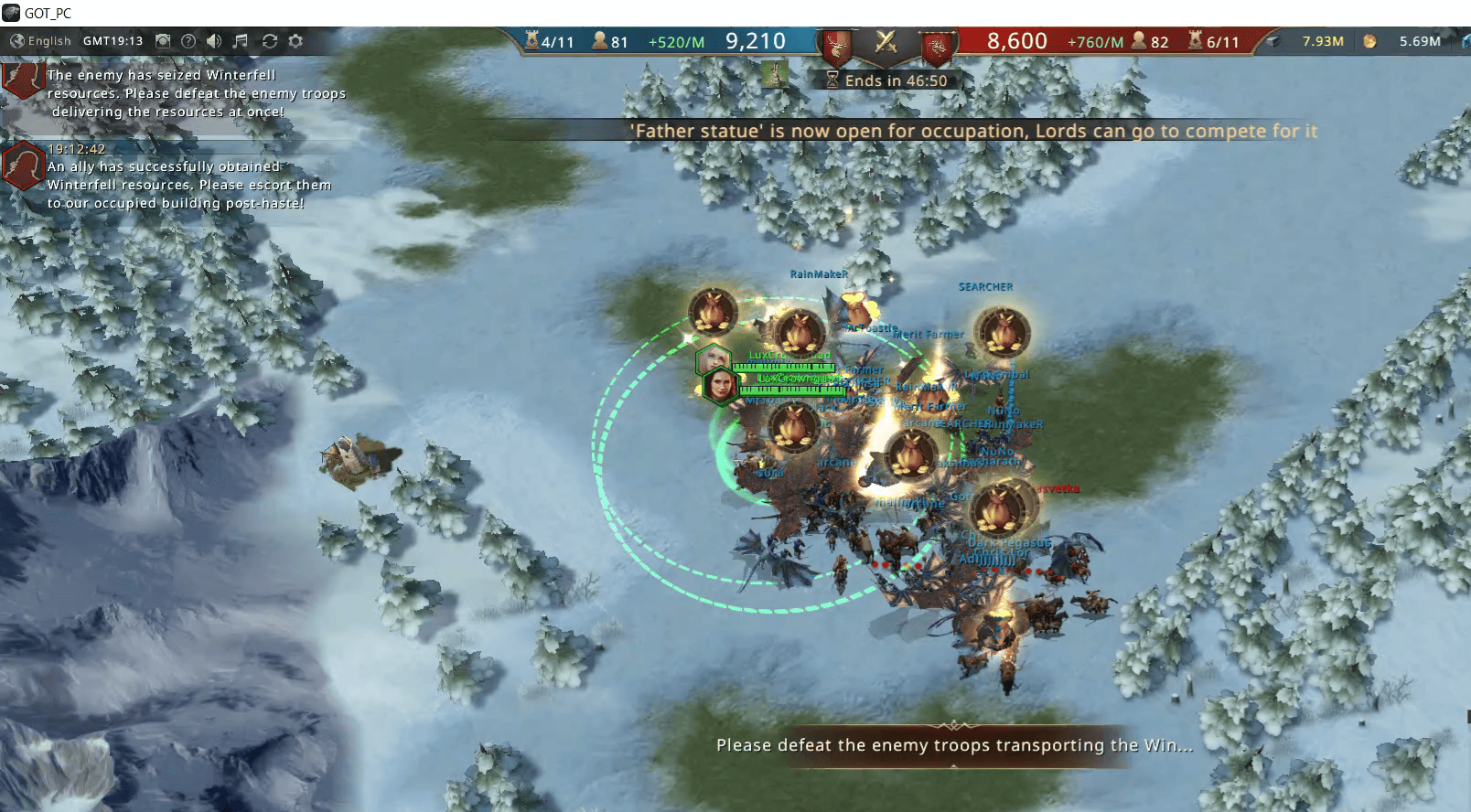This screenshot has width=1471, height=812.
Task: Take a screenshot with the camera icon
Action: coord(163,41)
